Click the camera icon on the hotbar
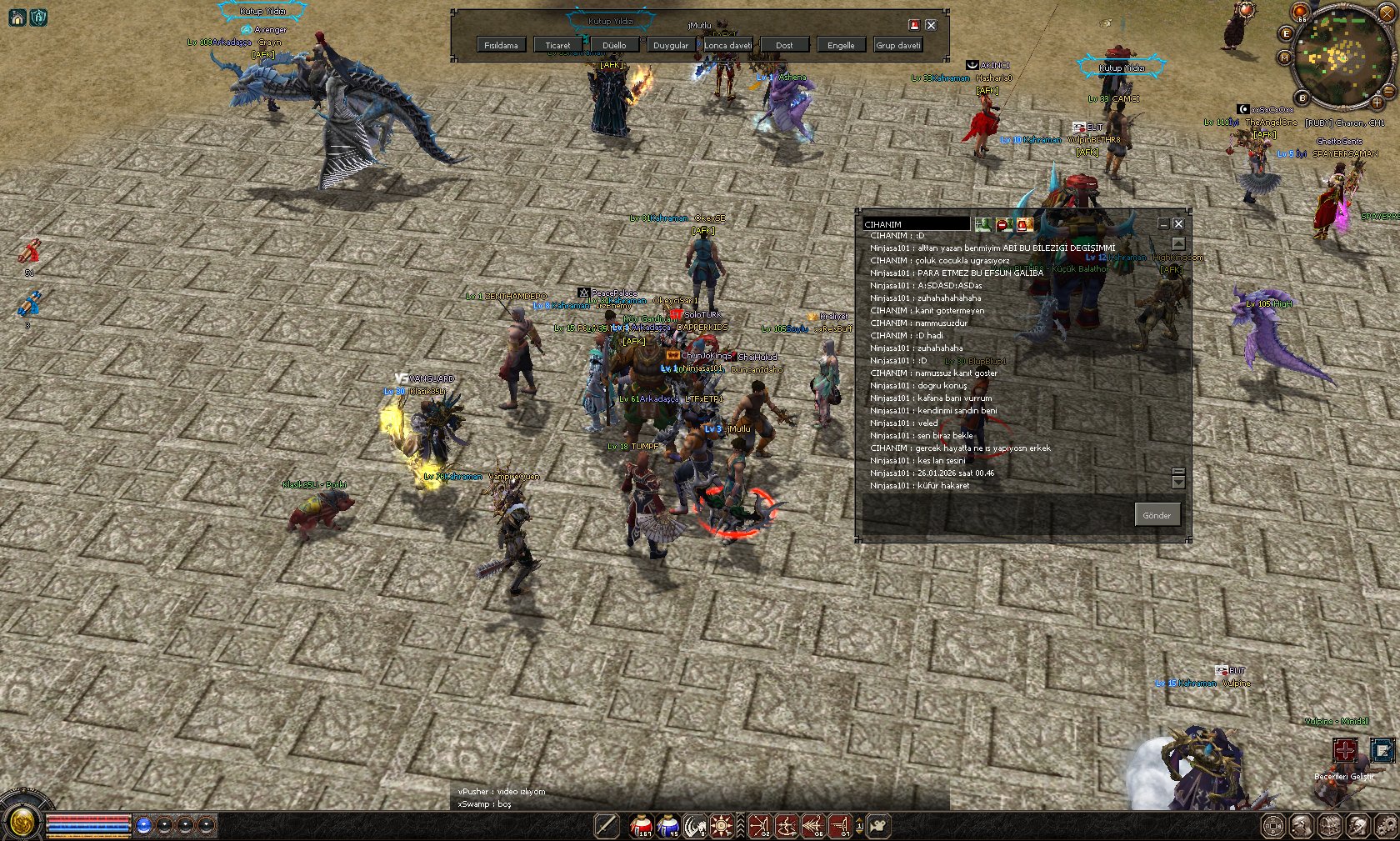The width and height of the screenshot is (1400, 841). pyautogui.click(x=877, y=826)
